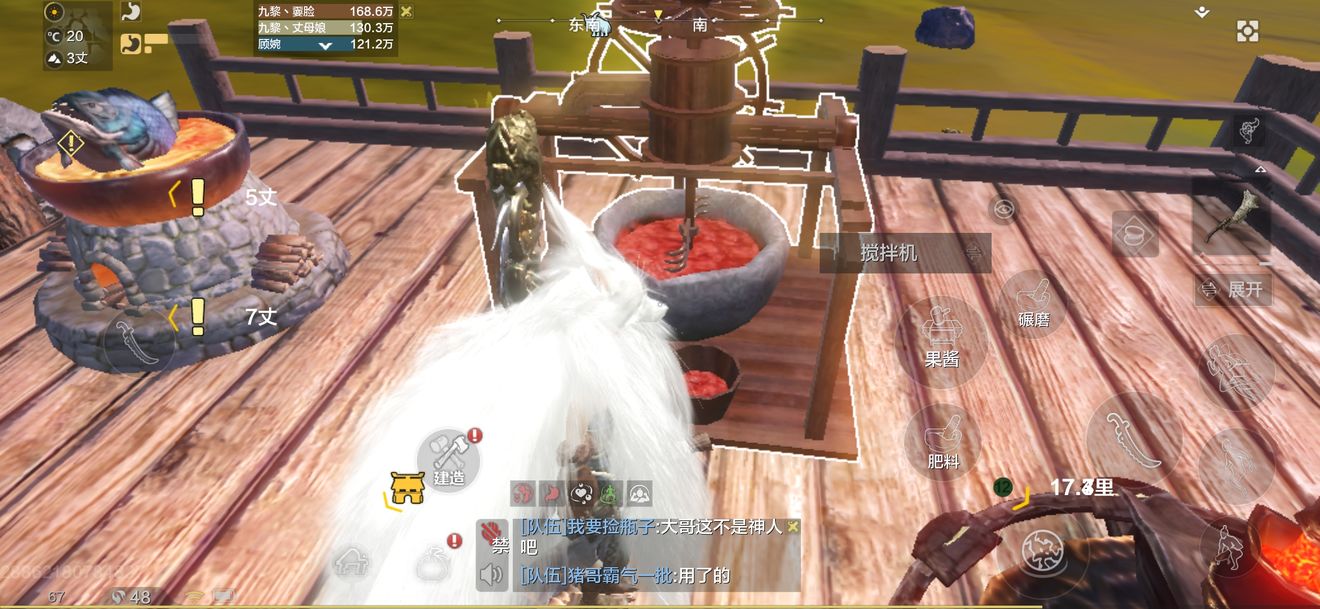Click the yellow building icon
1320x609 pixels.
407,488
